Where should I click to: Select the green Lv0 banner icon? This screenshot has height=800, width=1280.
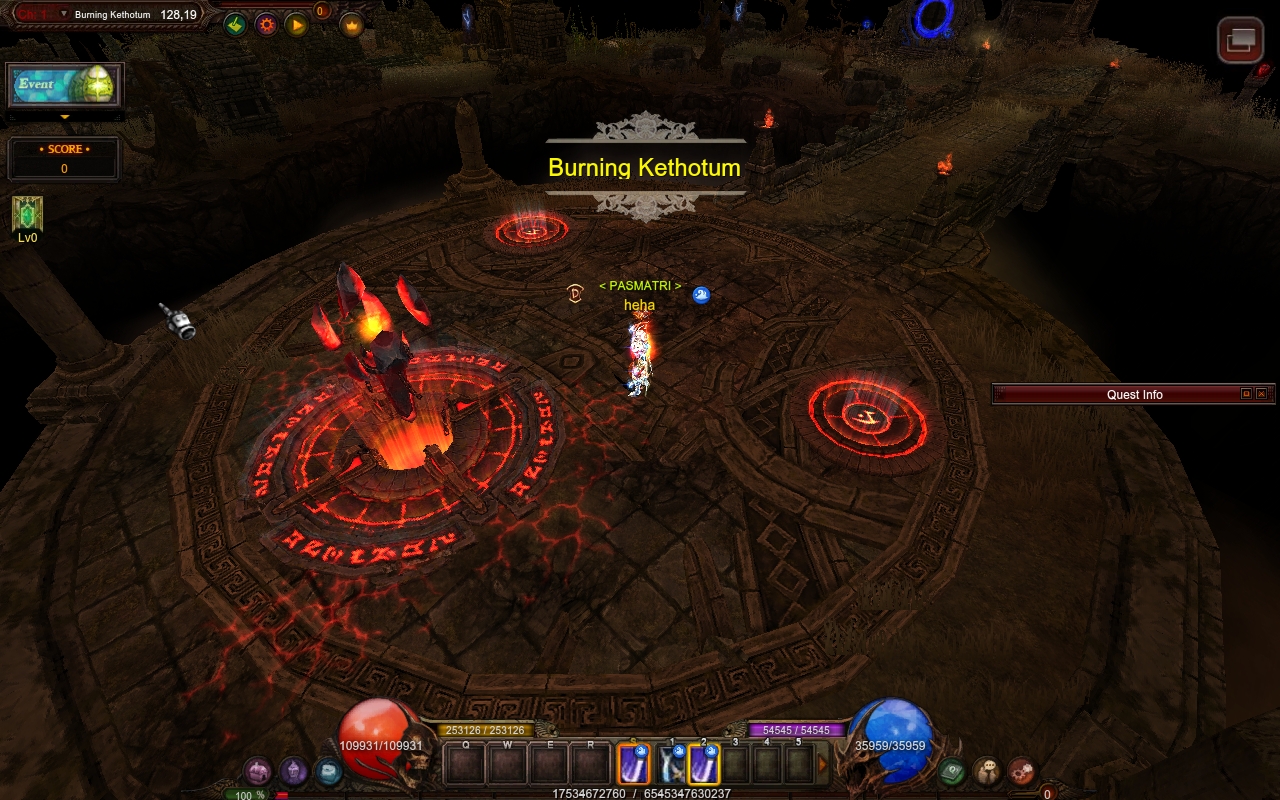coord(27,213)
